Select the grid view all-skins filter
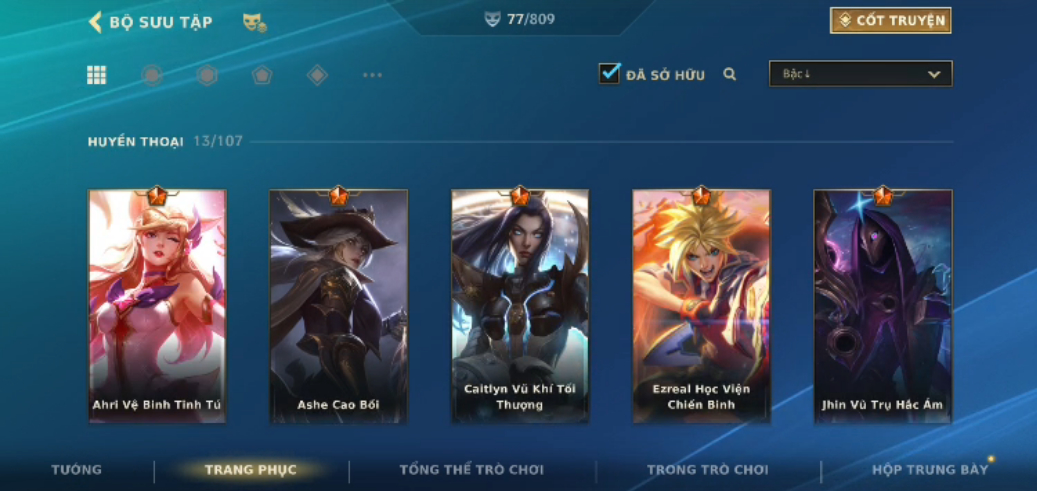This screenshot has width=1037, height=491. coord(97,75)
